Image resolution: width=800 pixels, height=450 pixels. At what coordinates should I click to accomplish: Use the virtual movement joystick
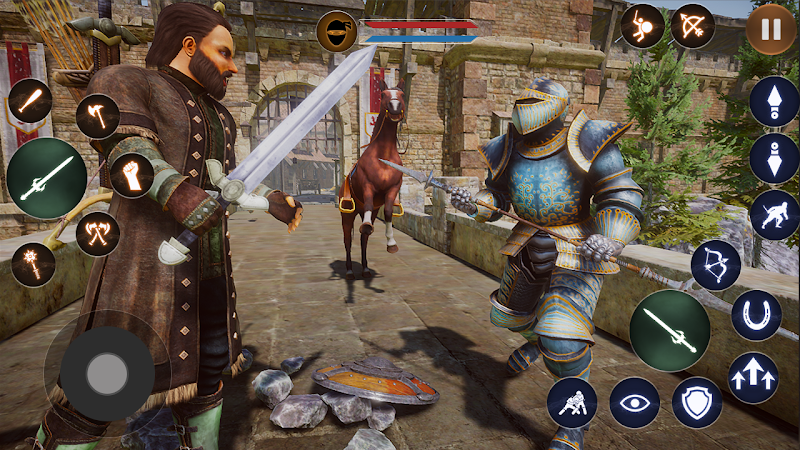click(x=106, y=374)
